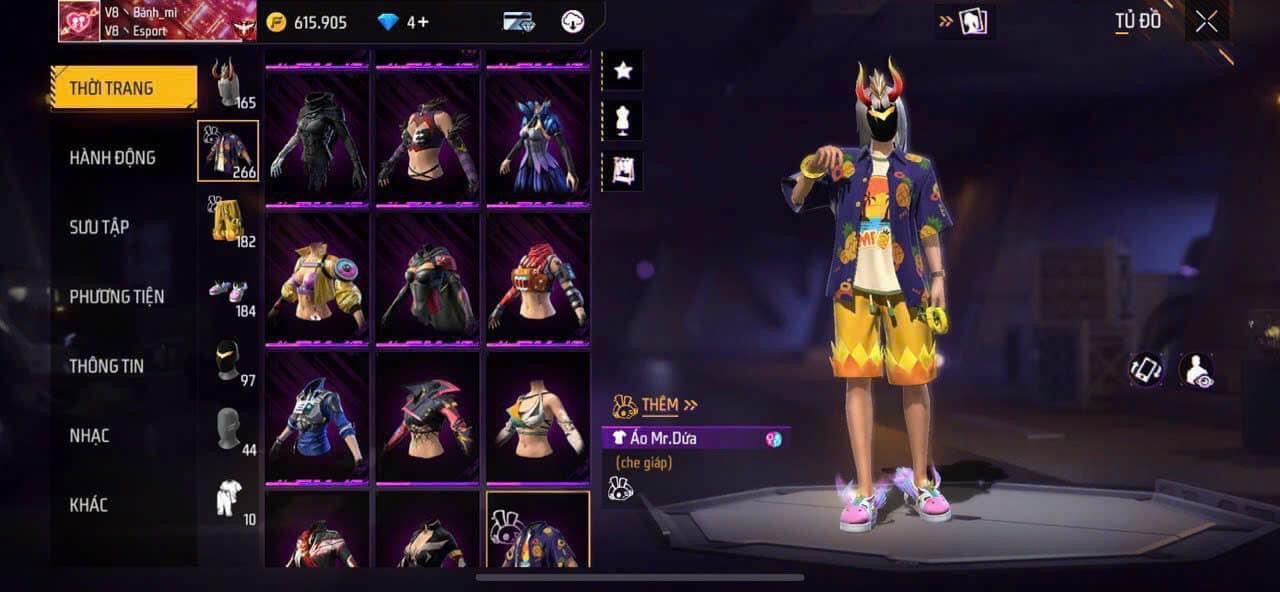This screenshot has height=592, width=1280.
Task: Select the black face mask category
Action: tap(229, 361)
